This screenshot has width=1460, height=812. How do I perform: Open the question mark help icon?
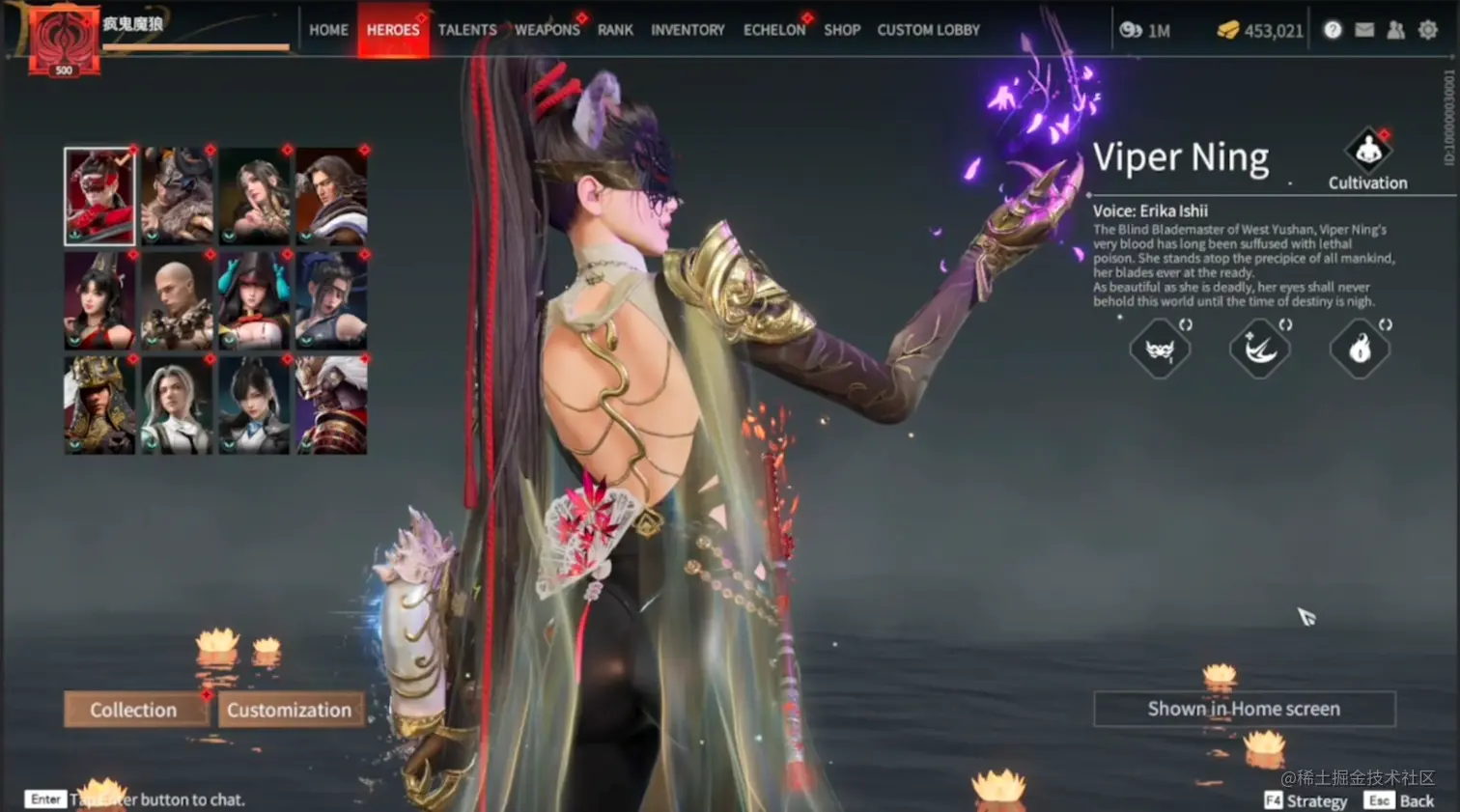(x=1333, y=30)
